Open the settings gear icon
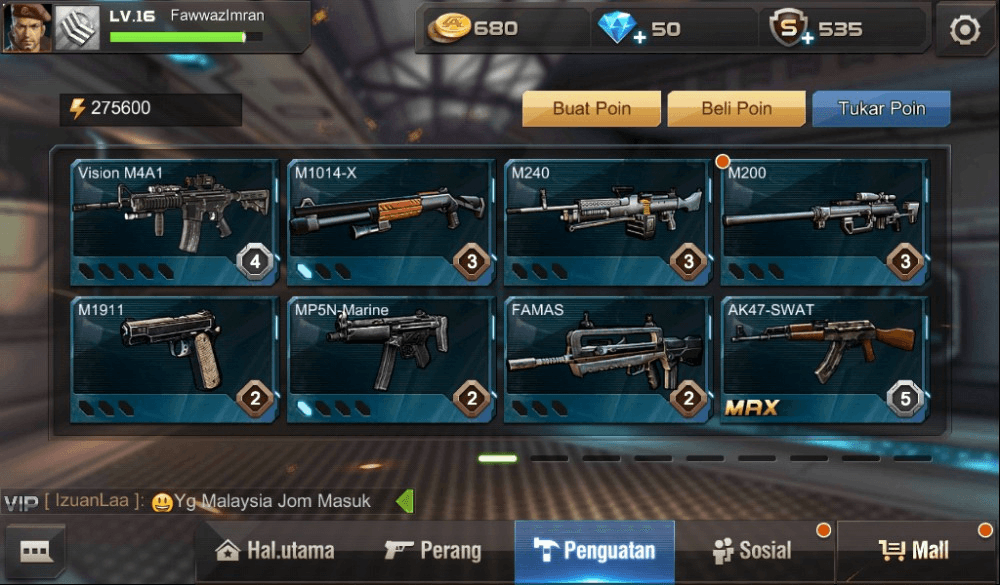This screenshot has width=1000, height=585. pos(964,30)
